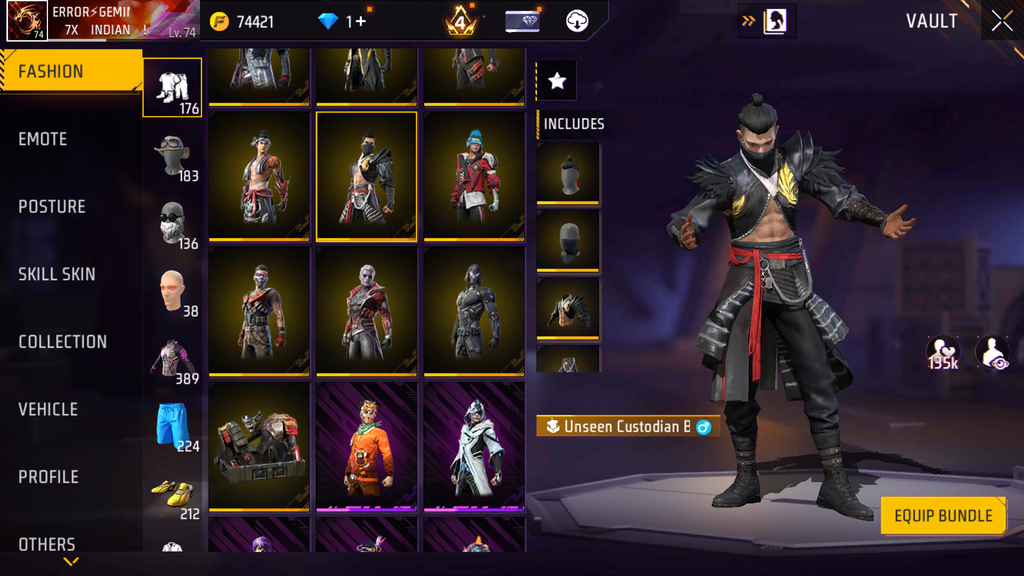This screenshot has width=1024, height=576.
Task: Choose the bundles category with 176 items
Action: (173, 88)
